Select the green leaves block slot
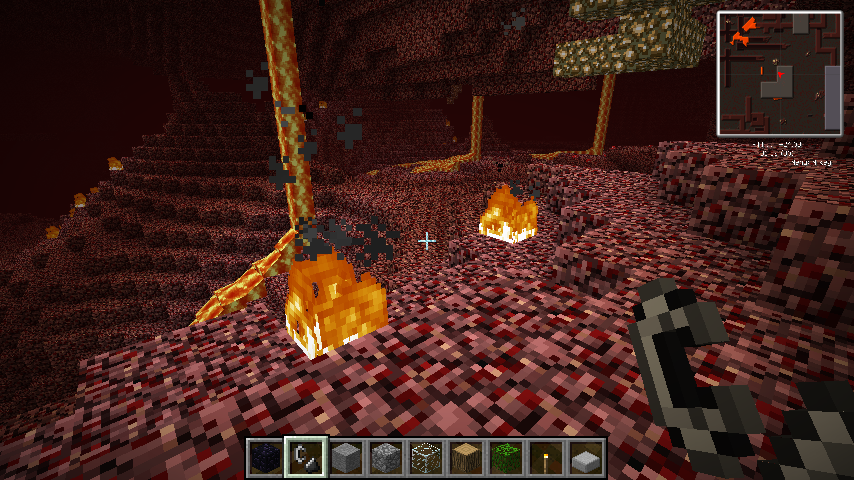Screen dimensions: 854x480 coord(506,458)
